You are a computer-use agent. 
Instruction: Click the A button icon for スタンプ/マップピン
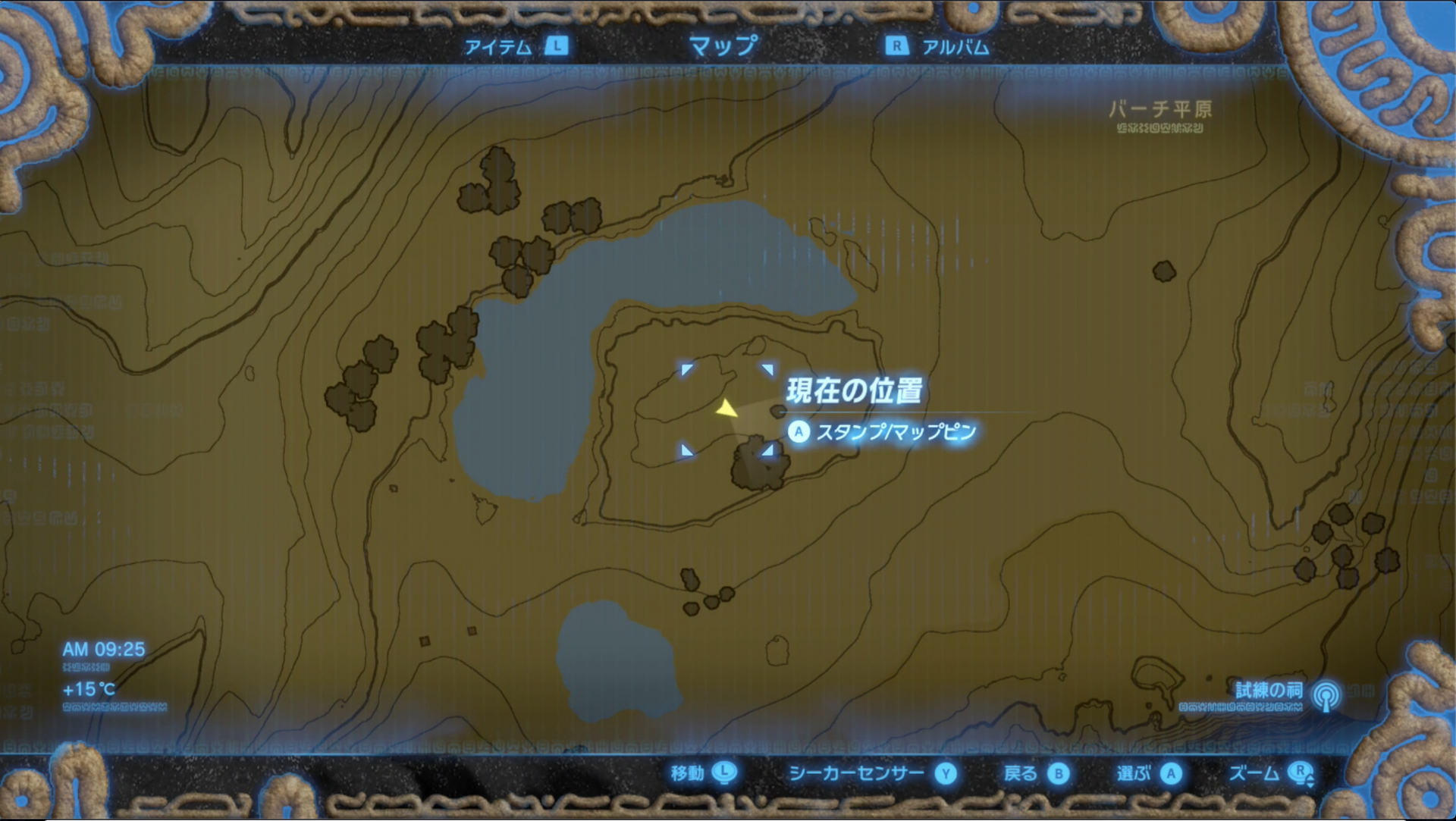tap(800, 431)
